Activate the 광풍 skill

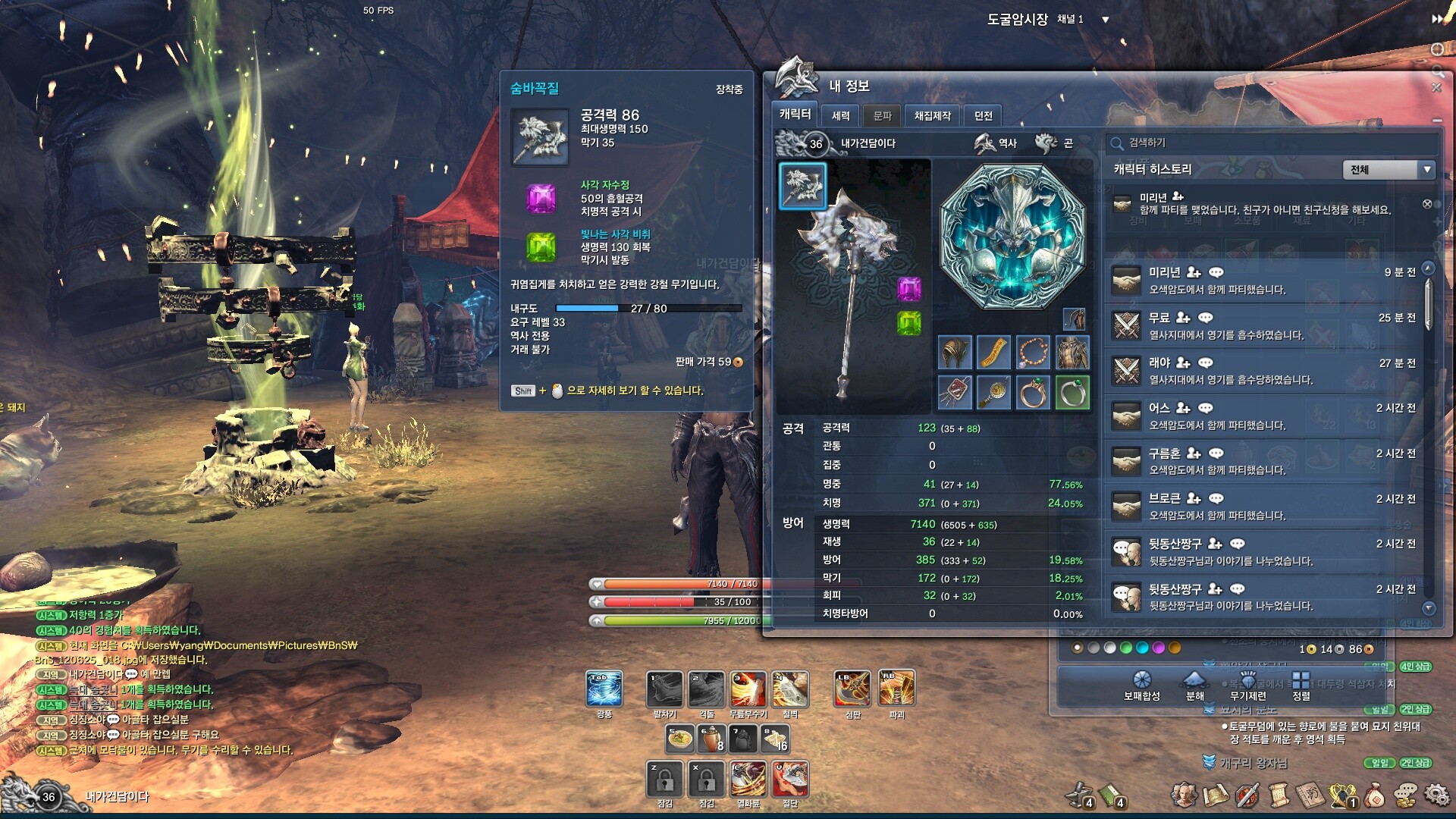click(x=604, y=689)
